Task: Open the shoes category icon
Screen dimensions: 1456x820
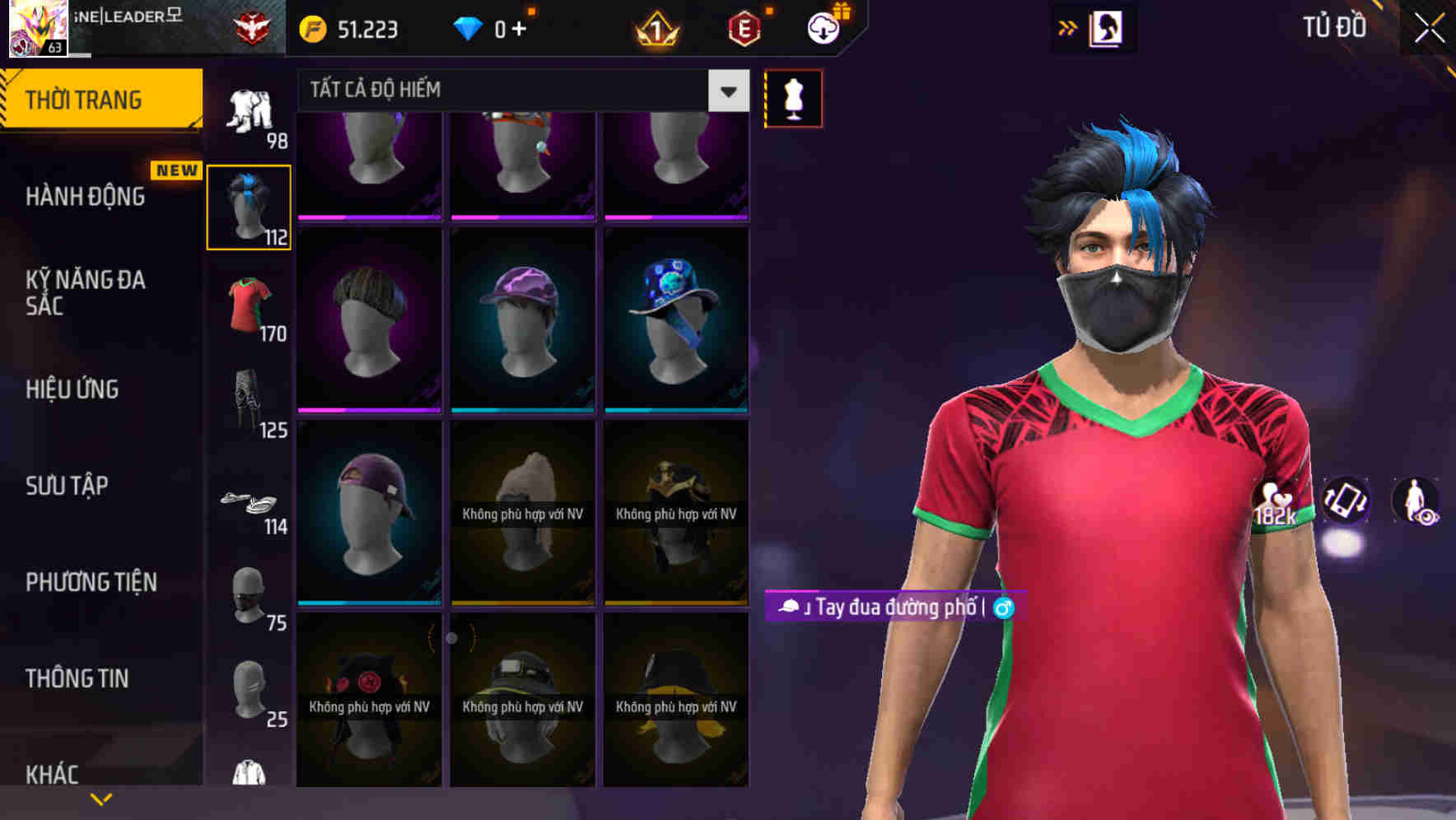Action: point(250,502)
